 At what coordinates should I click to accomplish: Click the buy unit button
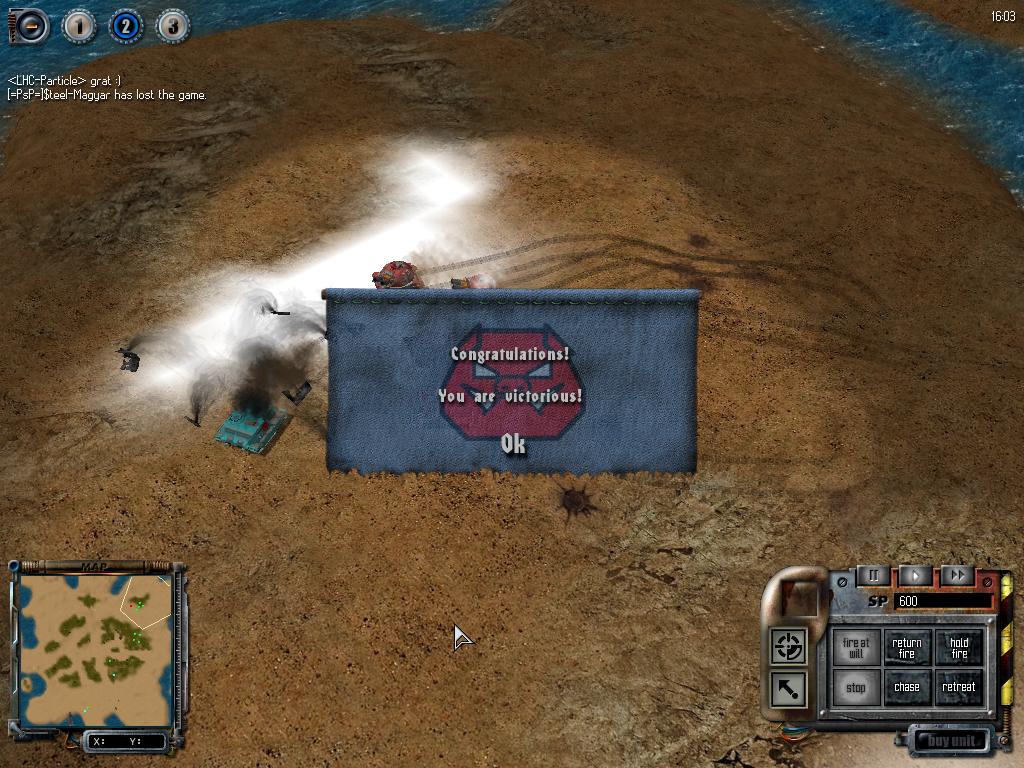(950, 741)
